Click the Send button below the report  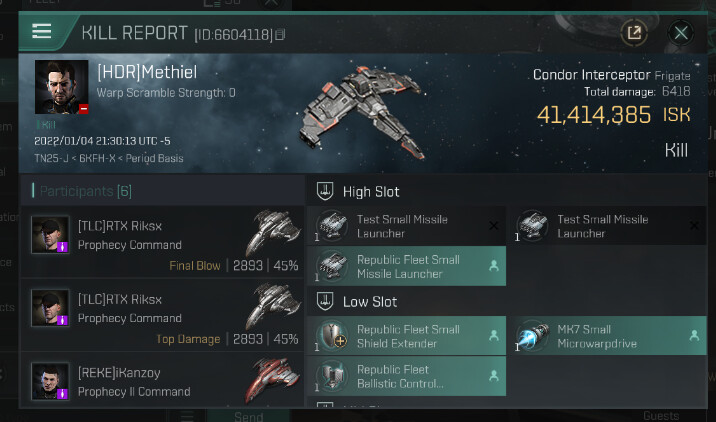[248, 416]
